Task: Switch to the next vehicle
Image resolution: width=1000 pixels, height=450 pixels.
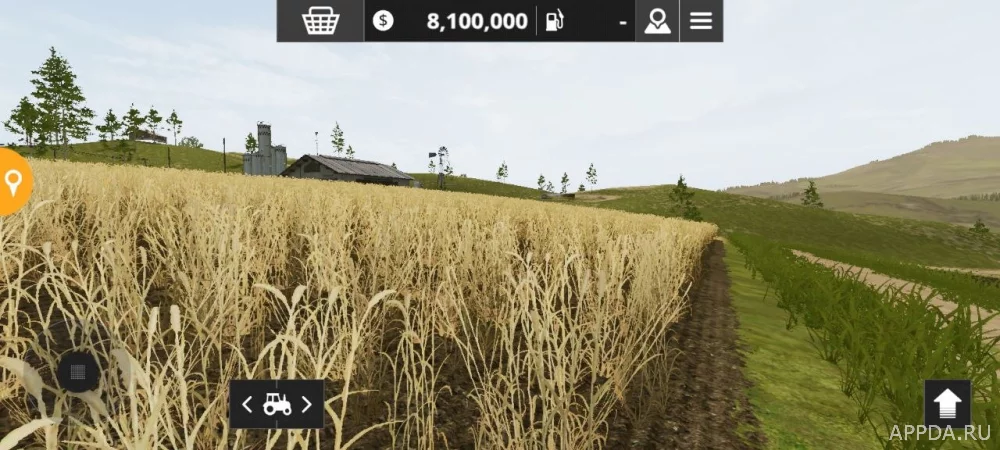Action: (307, 404)
